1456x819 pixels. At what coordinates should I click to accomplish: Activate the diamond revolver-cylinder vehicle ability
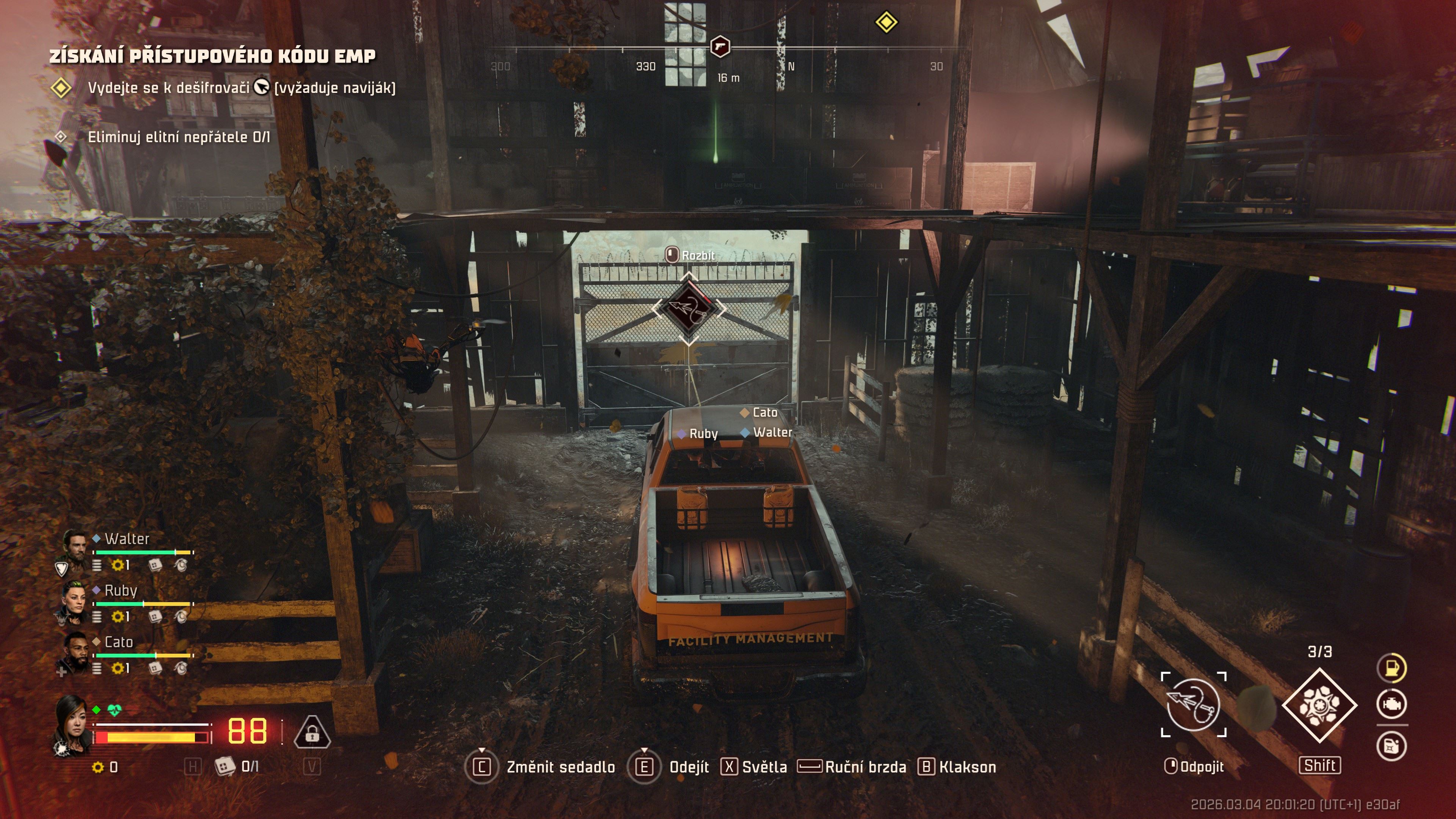pos(1319,705)
